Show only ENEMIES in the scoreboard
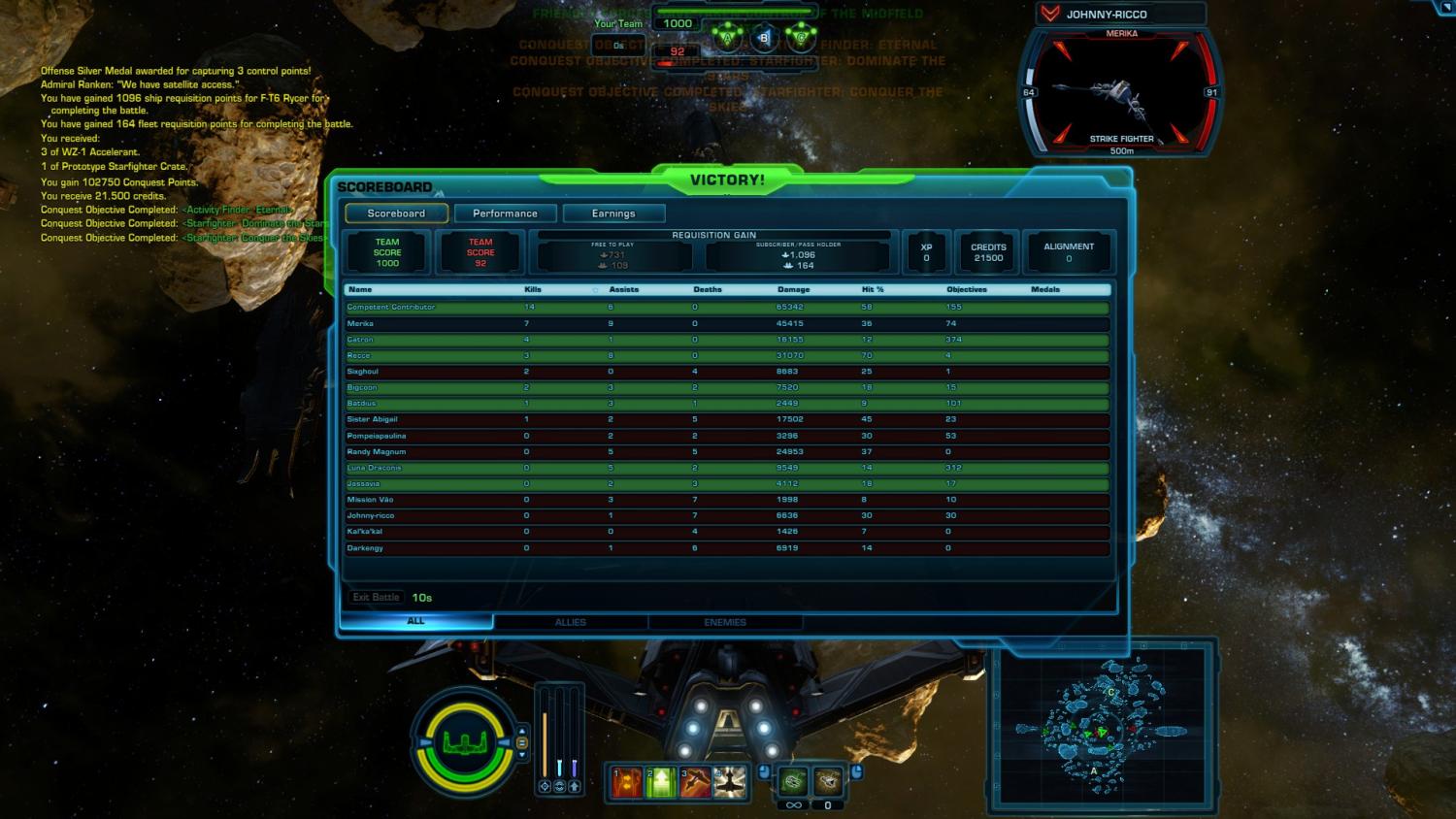Screen dimensions: 1456x819 (x=724, y=621)
